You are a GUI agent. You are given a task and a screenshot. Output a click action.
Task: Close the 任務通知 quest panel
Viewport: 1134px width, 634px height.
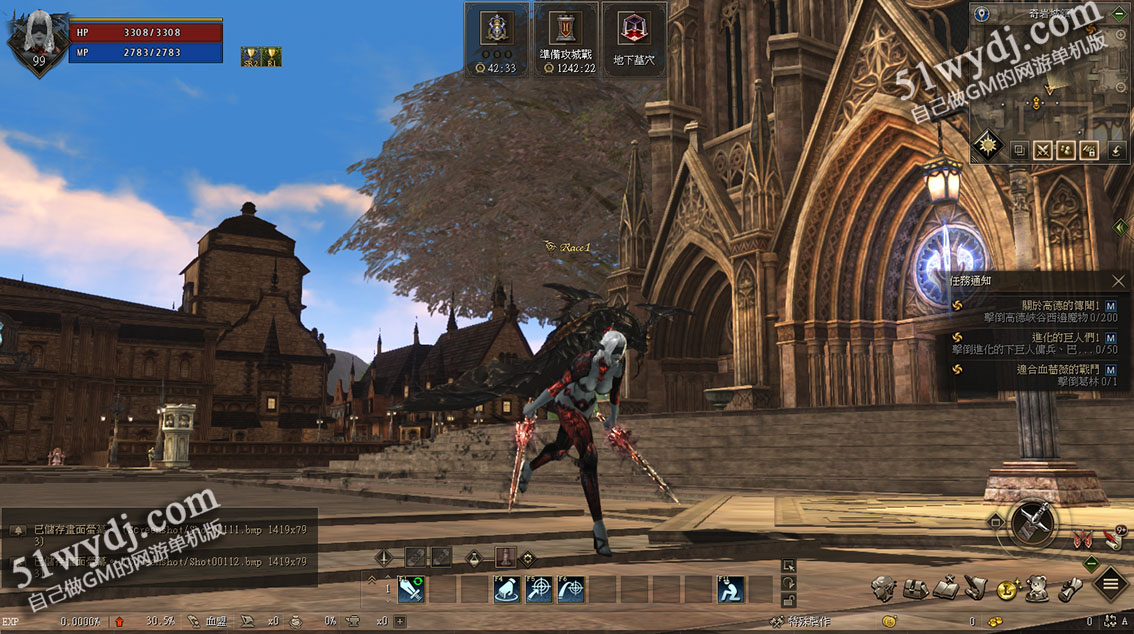point(1119,281)
